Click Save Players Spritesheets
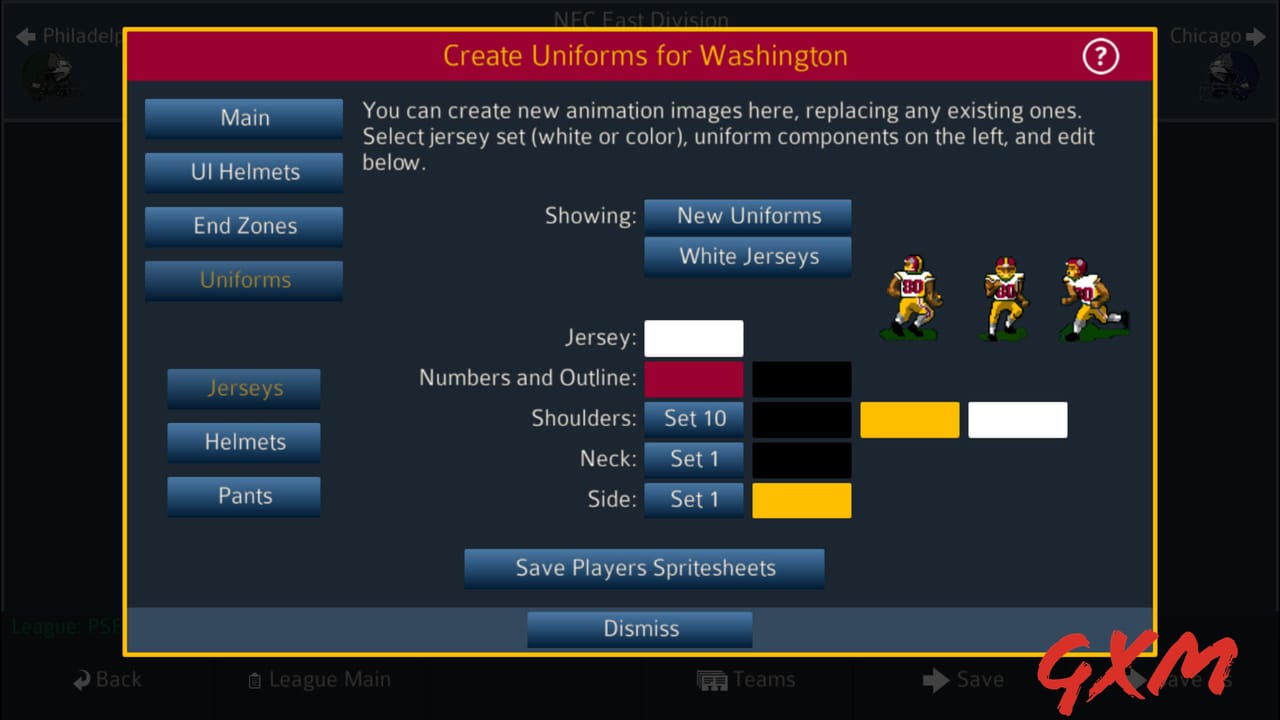1280x720 pixels. (x=644, y=568)
